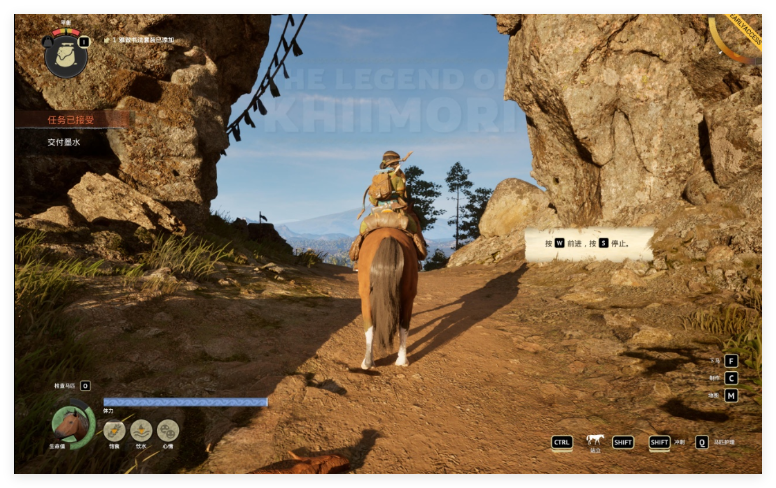The image size is (776, 488).
Task: Select the horse hunger status icon
Action: click(114, 430)
